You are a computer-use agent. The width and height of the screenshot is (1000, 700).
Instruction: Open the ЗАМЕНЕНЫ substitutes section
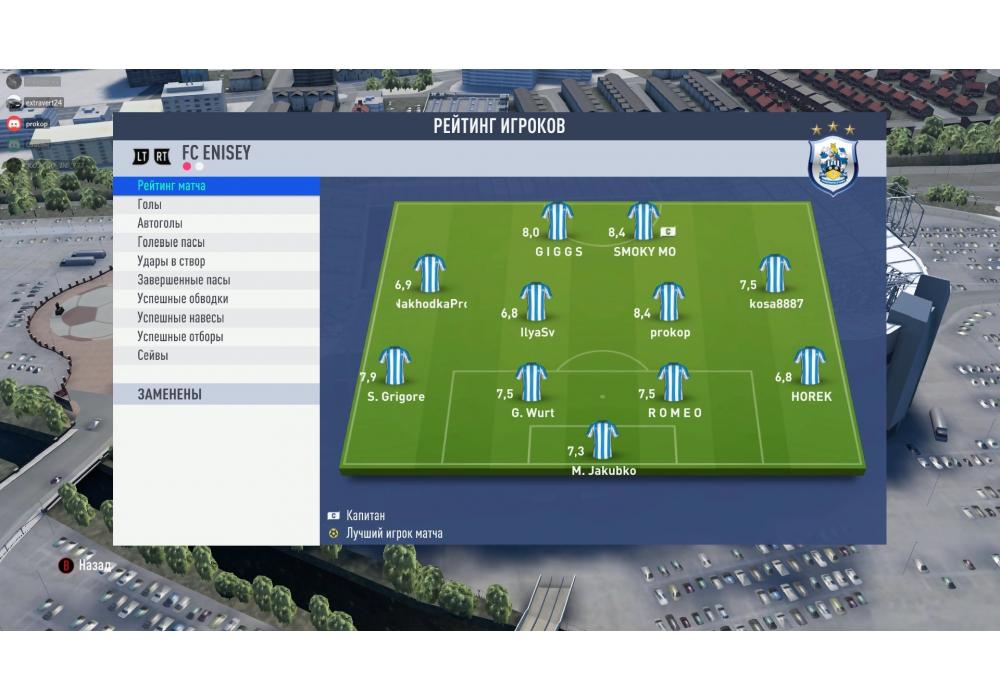click(x=216, y=395)
